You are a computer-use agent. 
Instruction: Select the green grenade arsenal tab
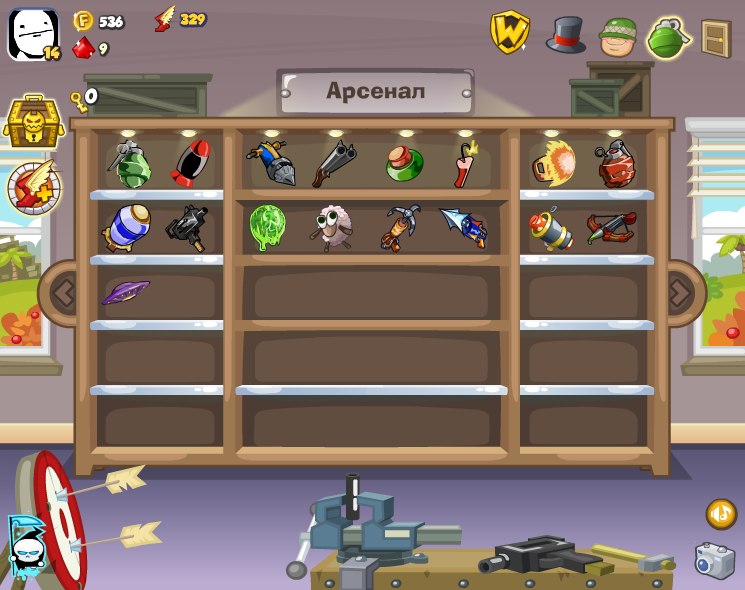click(x=668, y=38)
